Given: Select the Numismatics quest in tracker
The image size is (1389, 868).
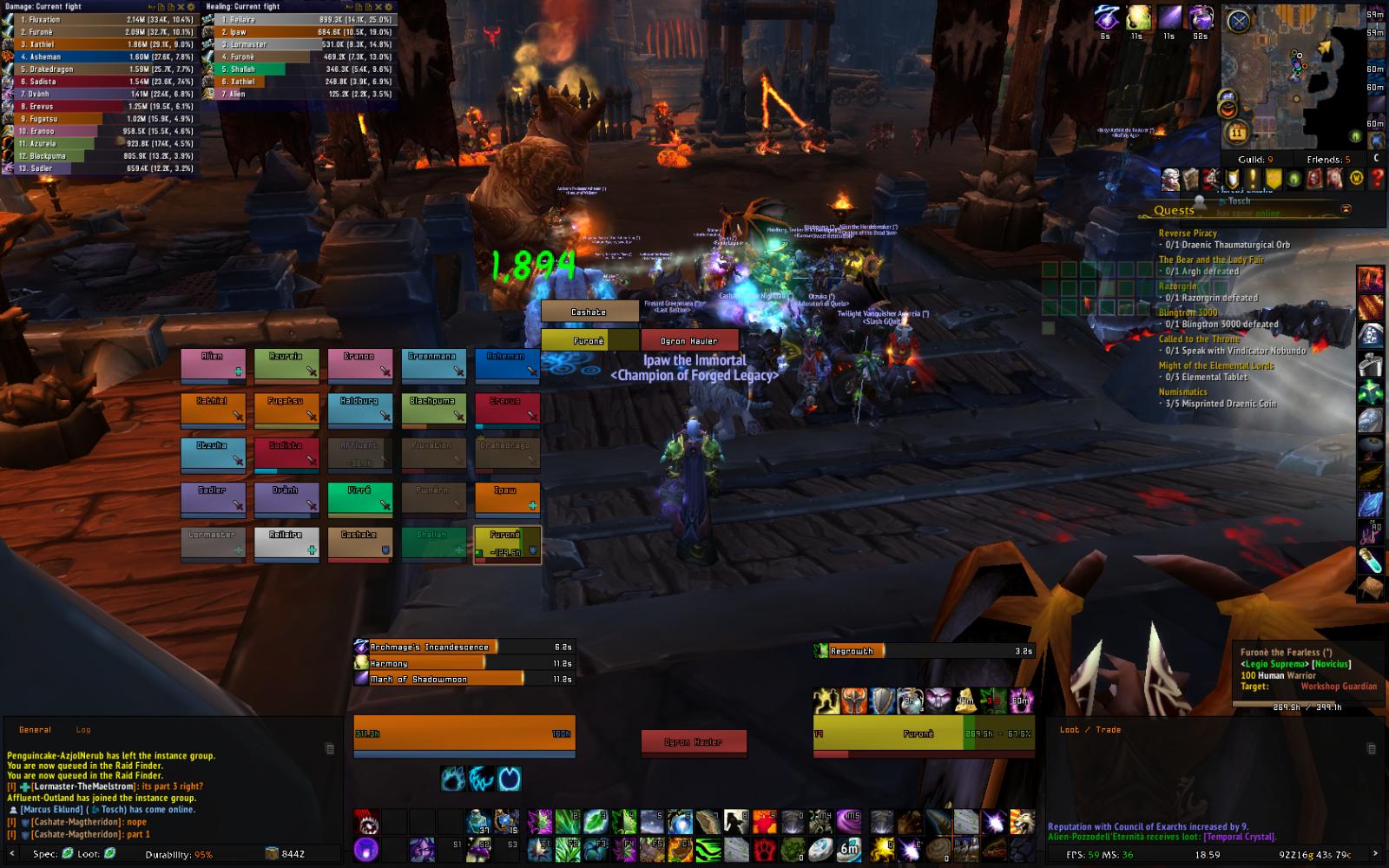Looking at the screenshot, I should point(1182,391).
